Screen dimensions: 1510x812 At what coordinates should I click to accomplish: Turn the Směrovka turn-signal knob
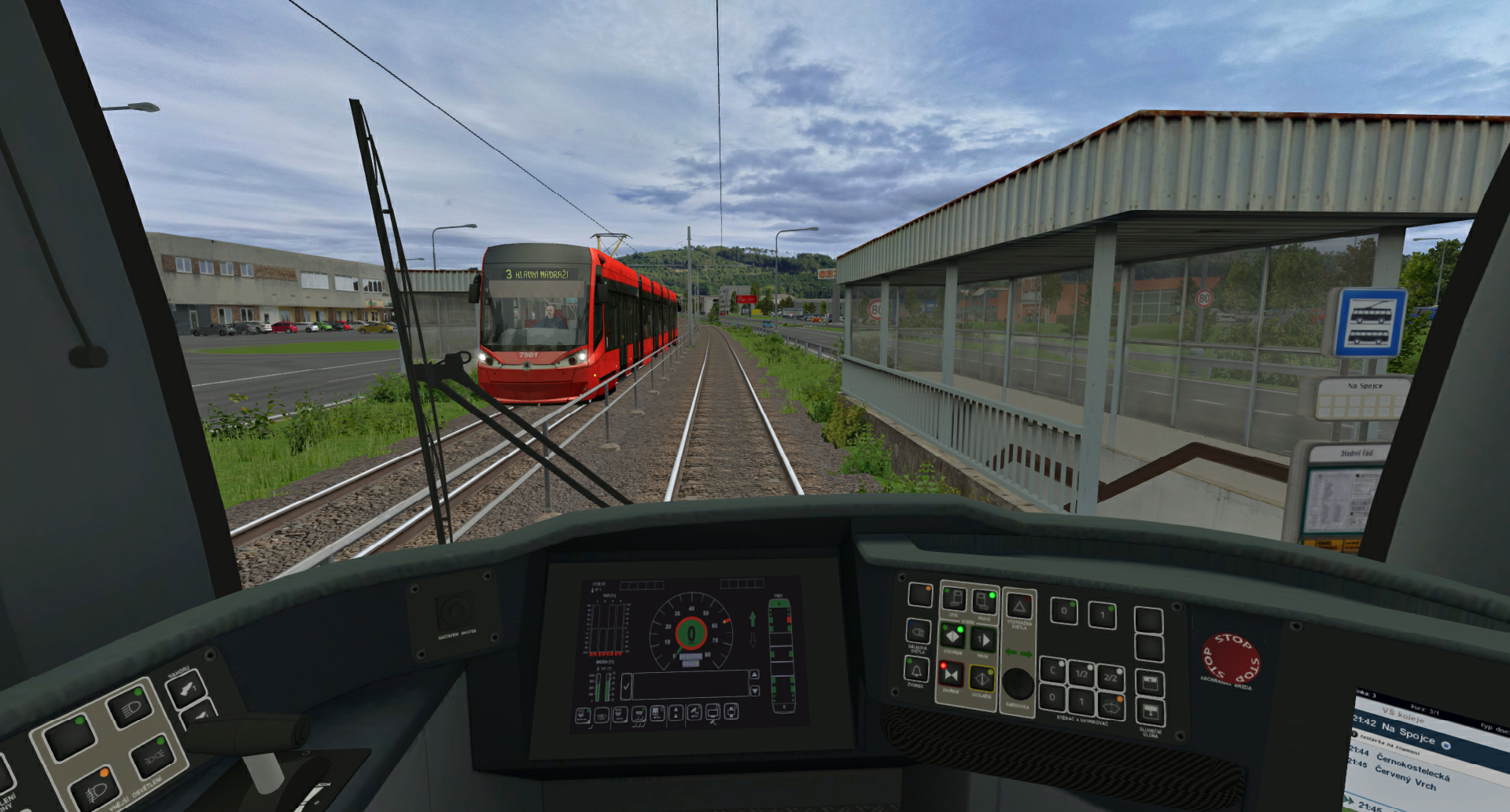1018,684
